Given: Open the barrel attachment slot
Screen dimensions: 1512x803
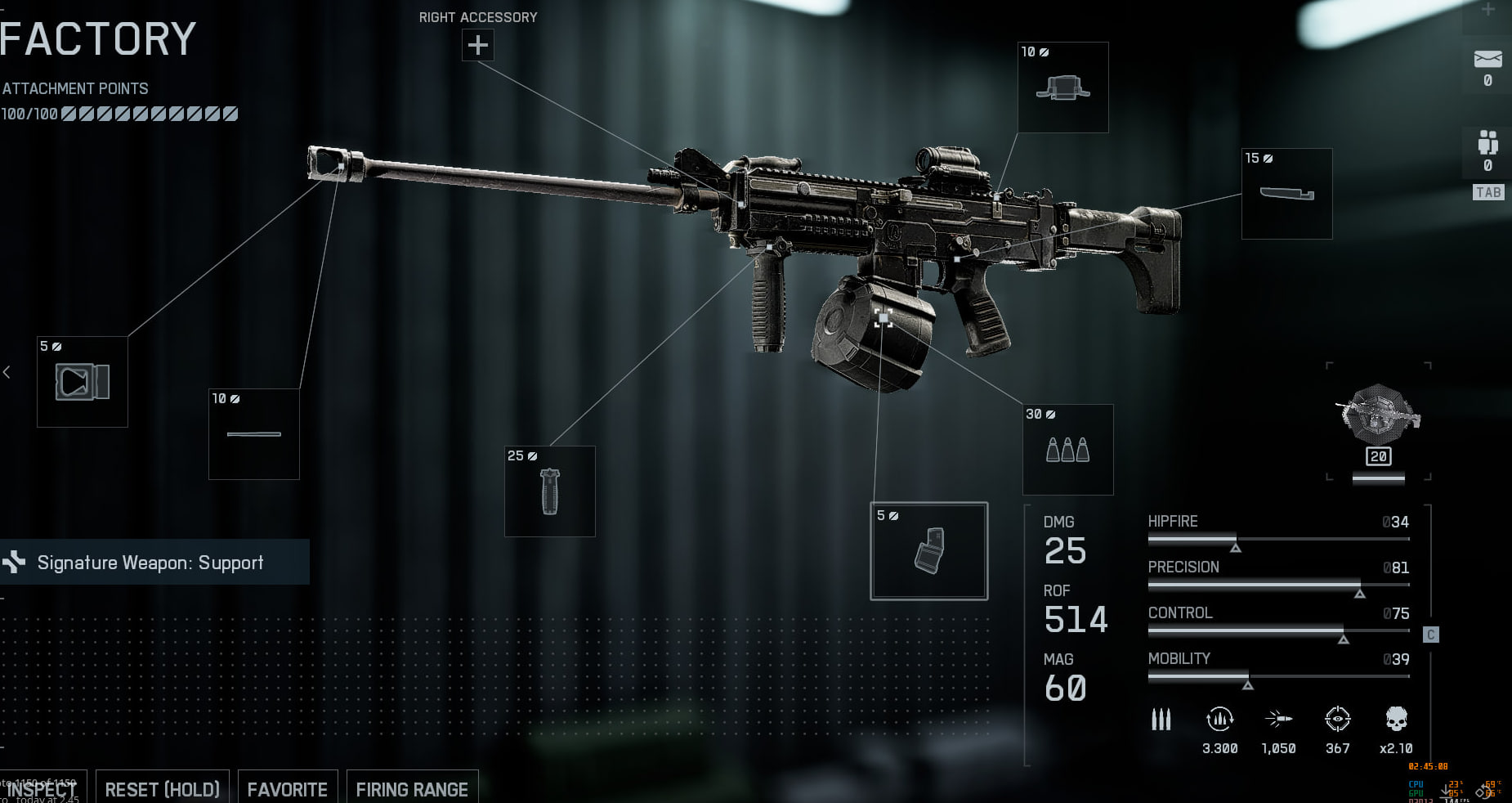Looking at the screenshot, I should (x=254, y=434).
